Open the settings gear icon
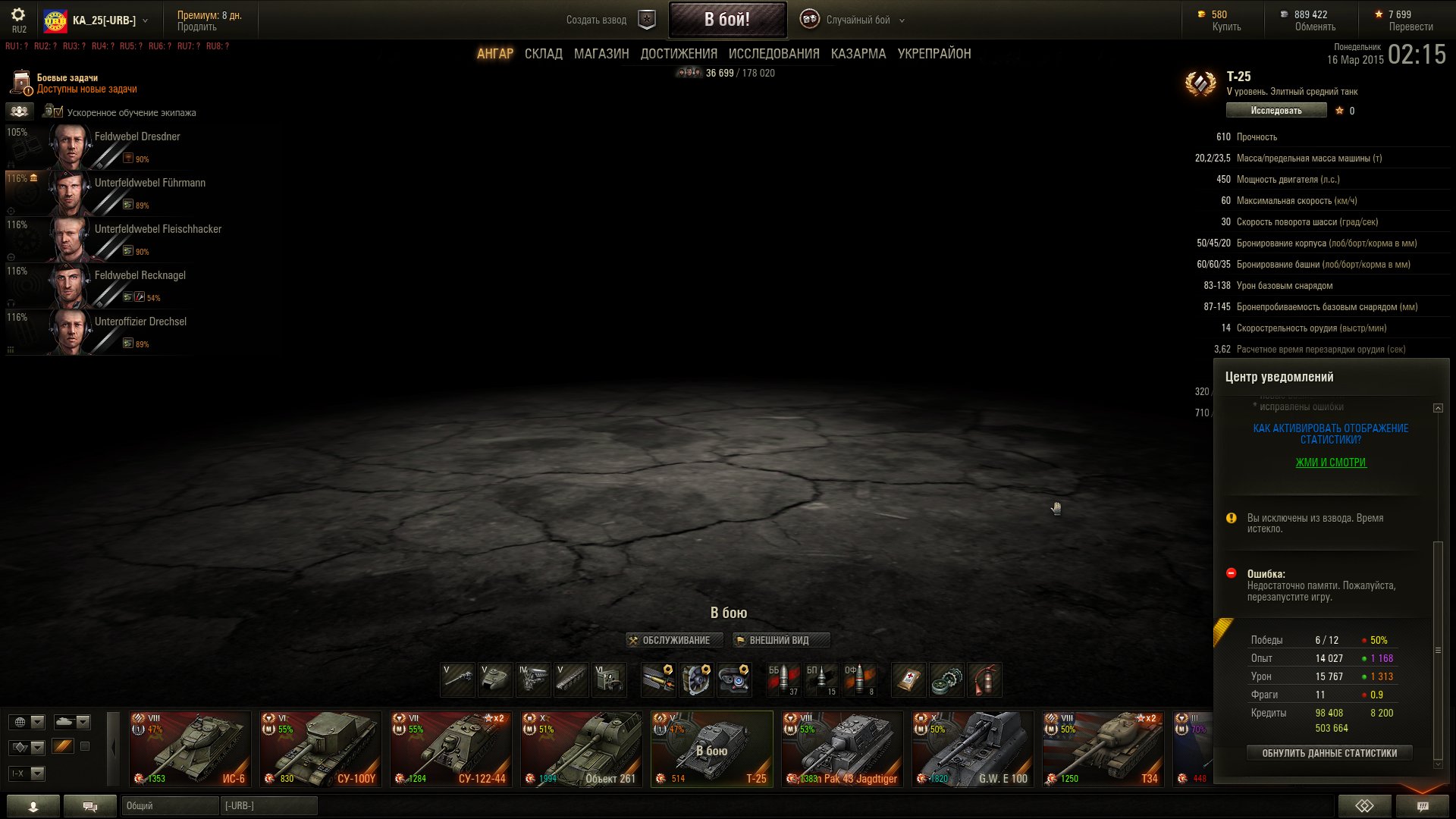The image size is (1456, 819). click(x=18, y=14)
